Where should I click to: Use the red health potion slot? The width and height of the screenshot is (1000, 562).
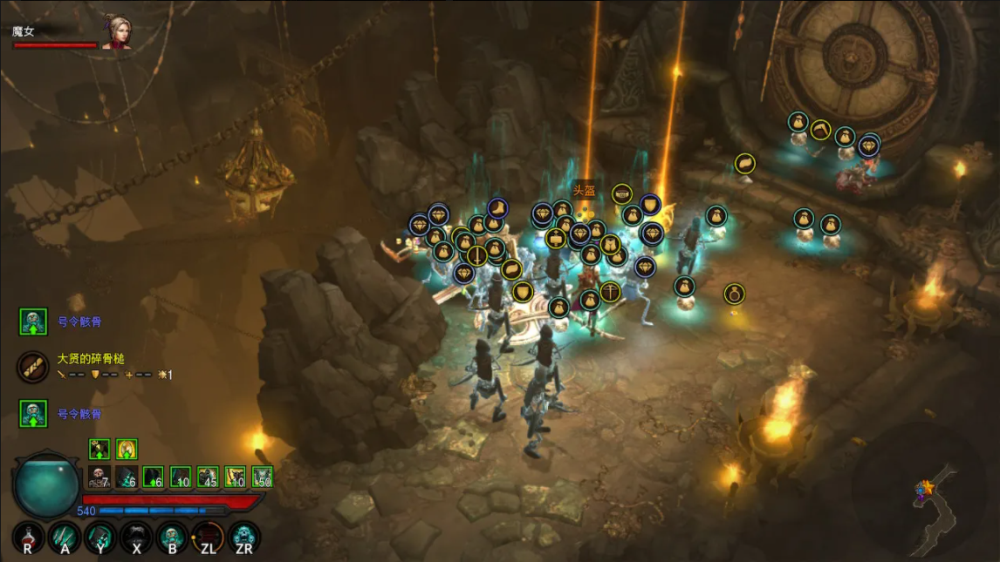tap(28, 540)
